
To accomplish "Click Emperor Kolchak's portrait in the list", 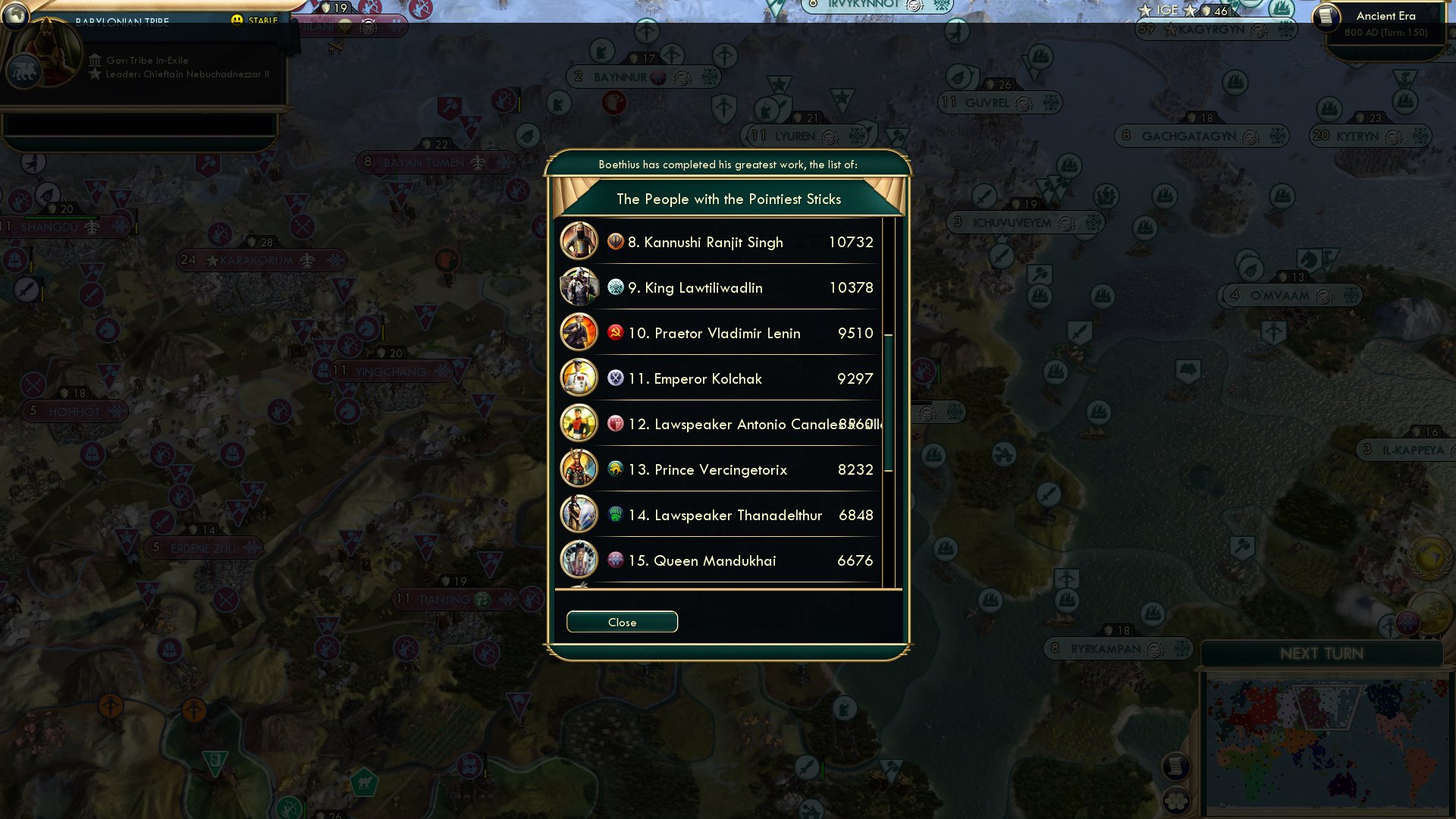I will pos(579,378).
